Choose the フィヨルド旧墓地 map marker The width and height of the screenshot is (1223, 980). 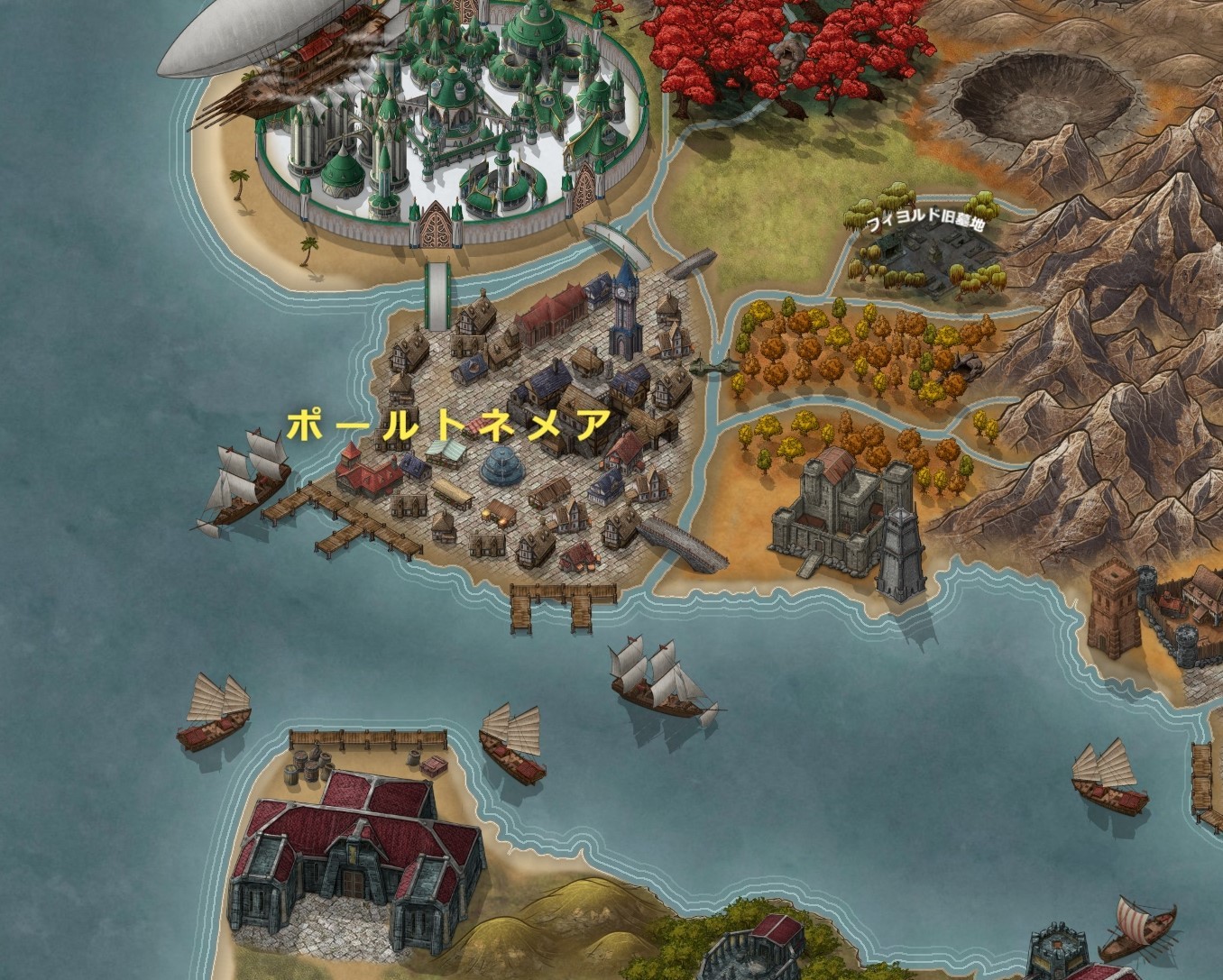coord(924,224)
